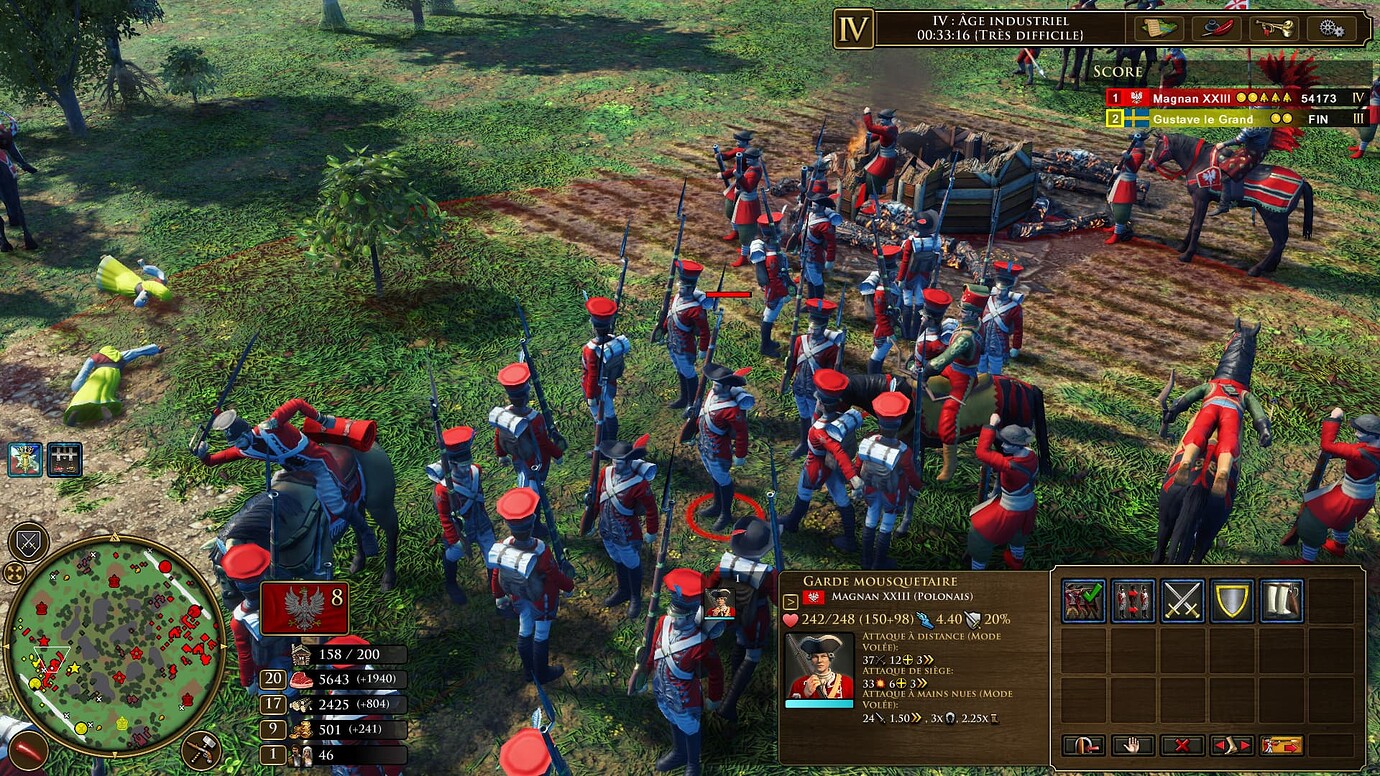The width and height of the screenshot is (1380, 776).
Task: Toggle the stand ground formation command
Action: click(1134, 599)
